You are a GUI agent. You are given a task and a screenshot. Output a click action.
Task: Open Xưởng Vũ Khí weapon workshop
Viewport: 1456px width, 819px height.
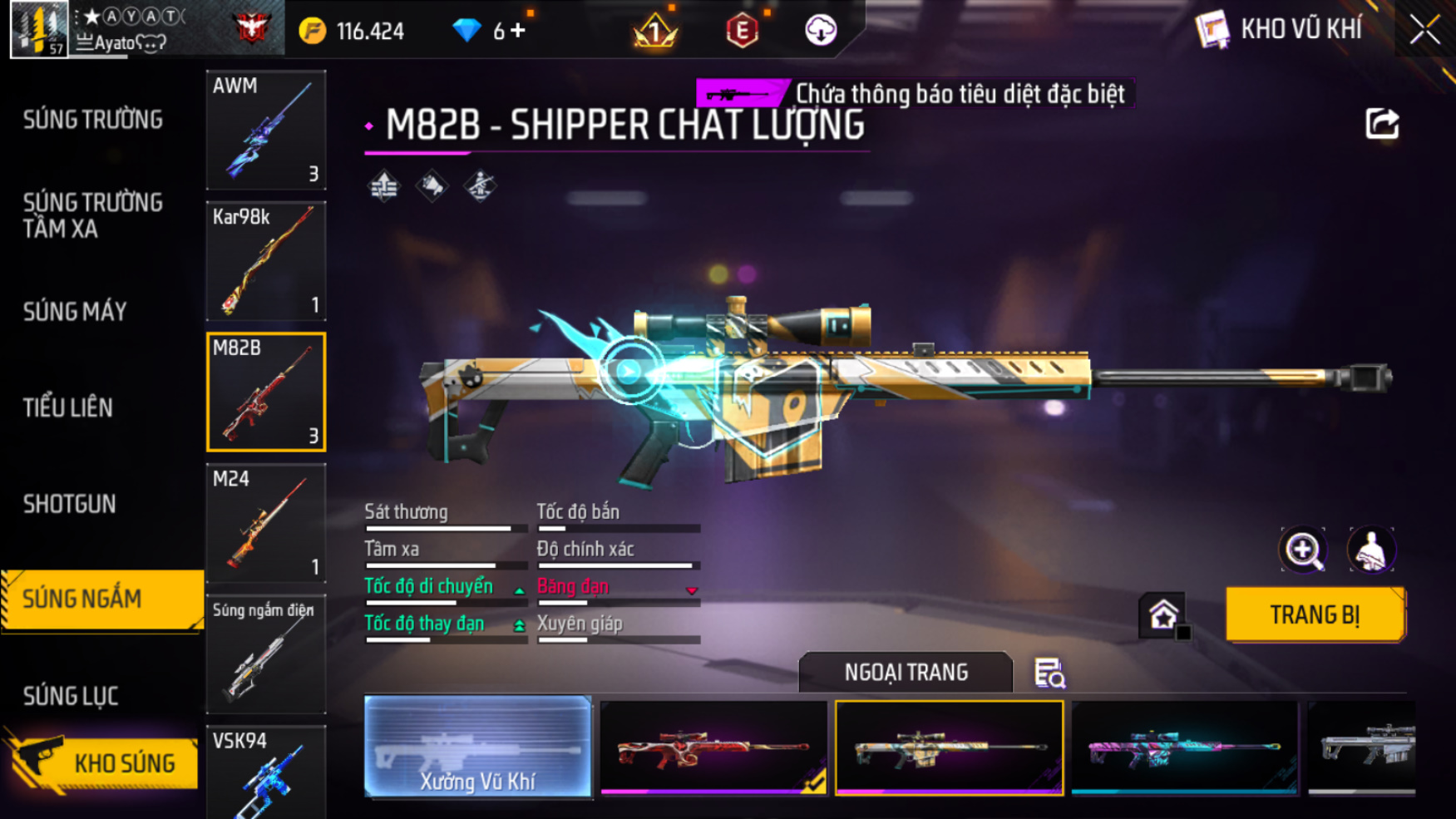[x=478, y=747]
